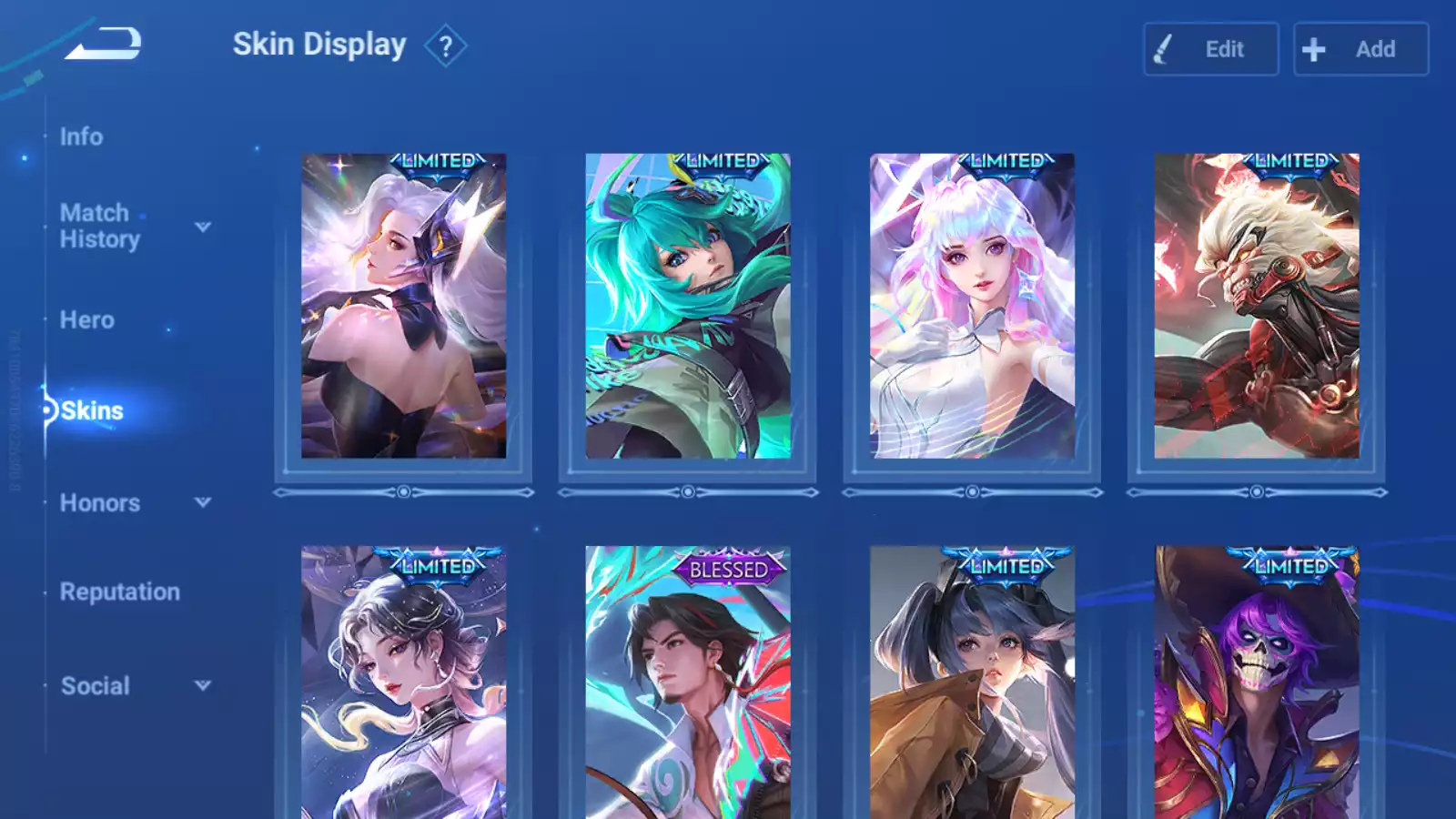Image resolution: width=1456 pixels, height=819 pixels.
Task: Expand the Honors dropdown arrow
Action: pyautogui.click(x=203, y=502)
